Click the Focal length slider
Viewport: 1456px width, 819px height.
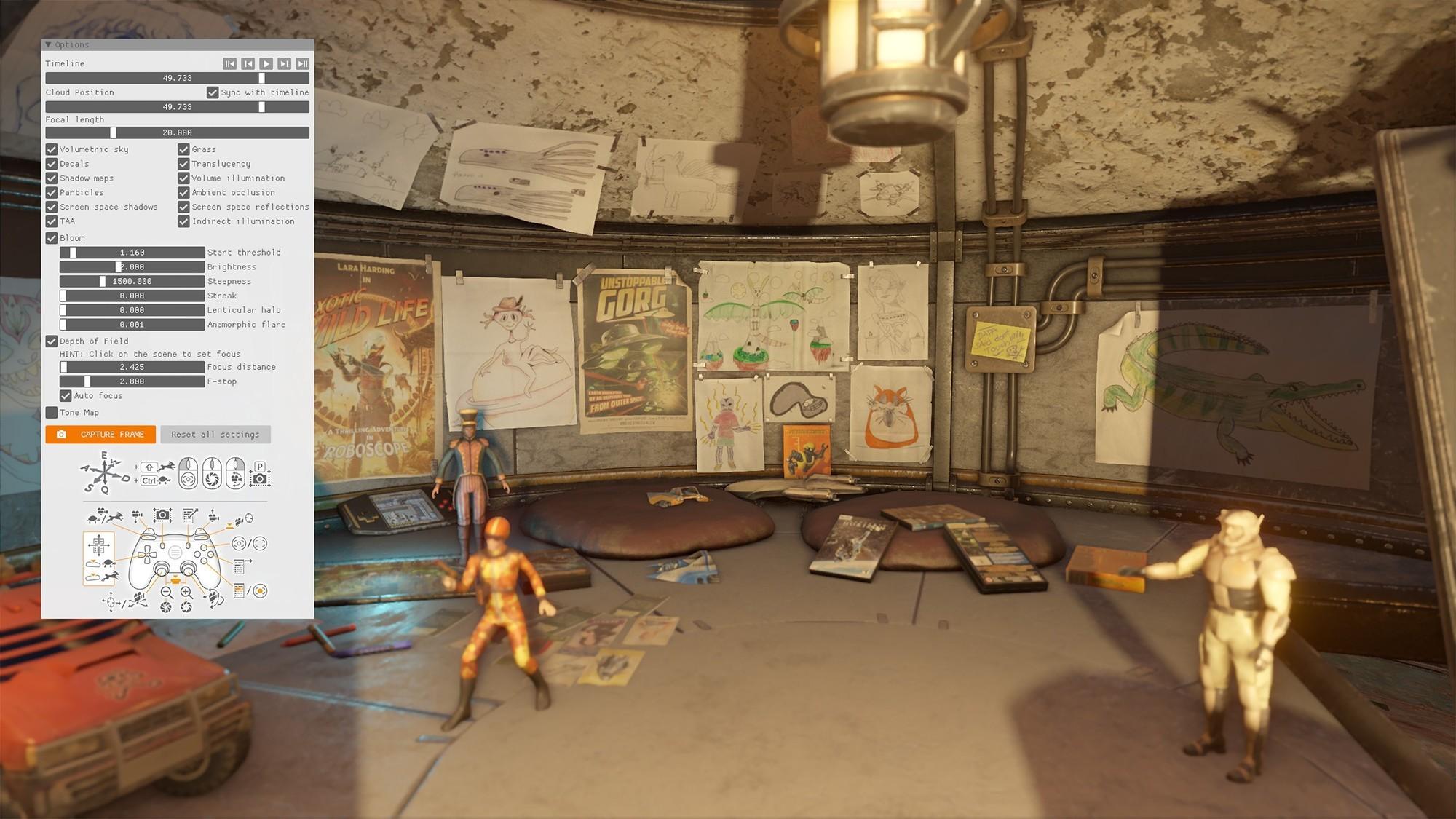(x=177, y=133)
